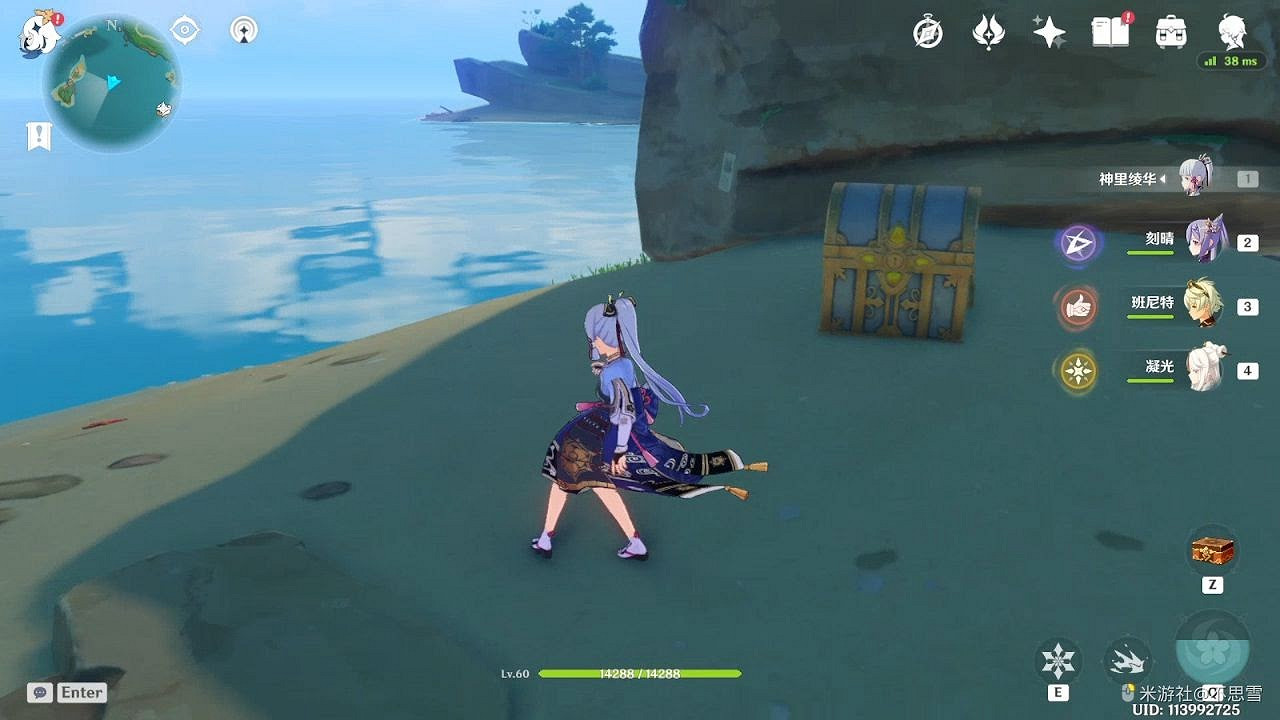This screenshot has width=1280, height=720.
Task: Open the events stopwatch icon
Action: click(x=926, y=32)
